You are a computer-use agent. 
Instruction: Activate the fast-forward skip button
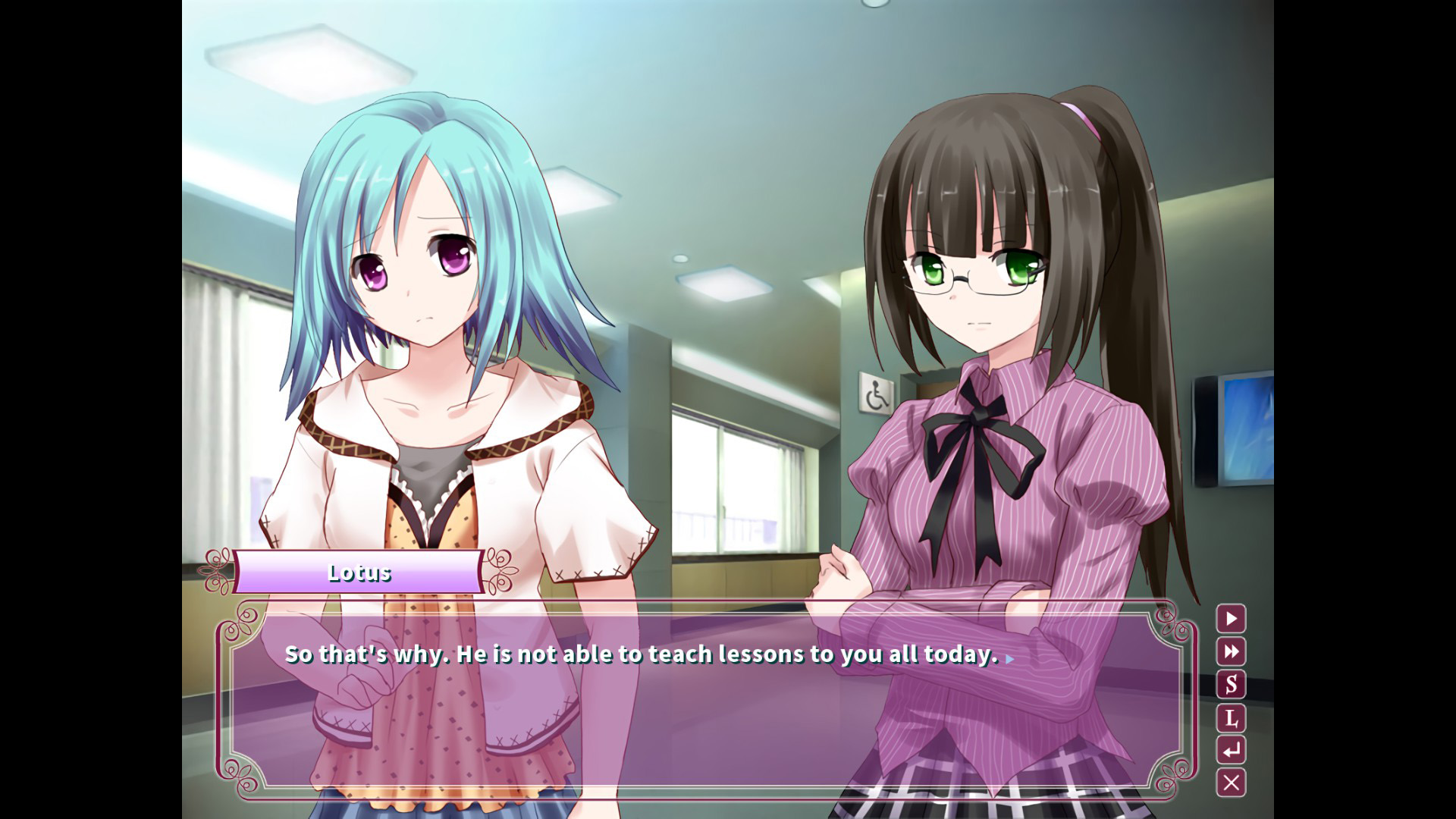pyautogui.click(x=1231, y=651)
